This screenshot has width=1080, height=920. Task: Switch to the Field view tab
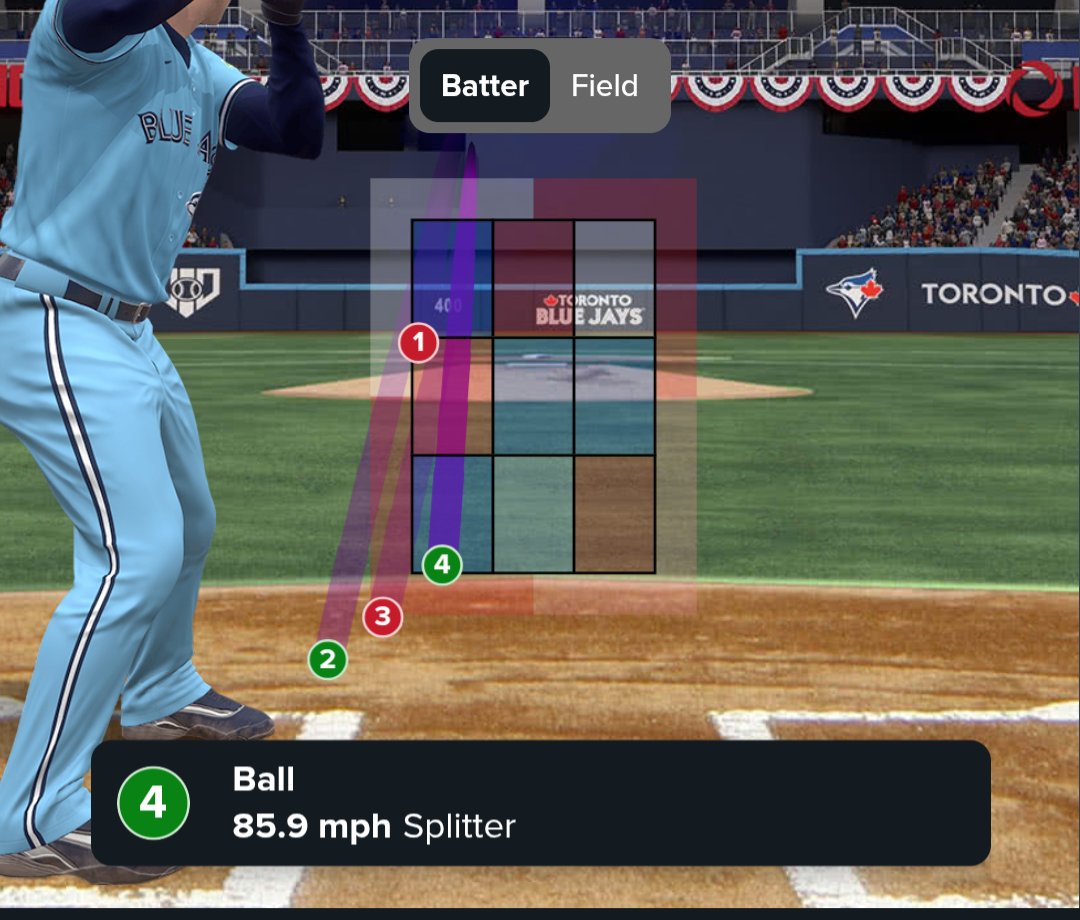coord(604,86)
